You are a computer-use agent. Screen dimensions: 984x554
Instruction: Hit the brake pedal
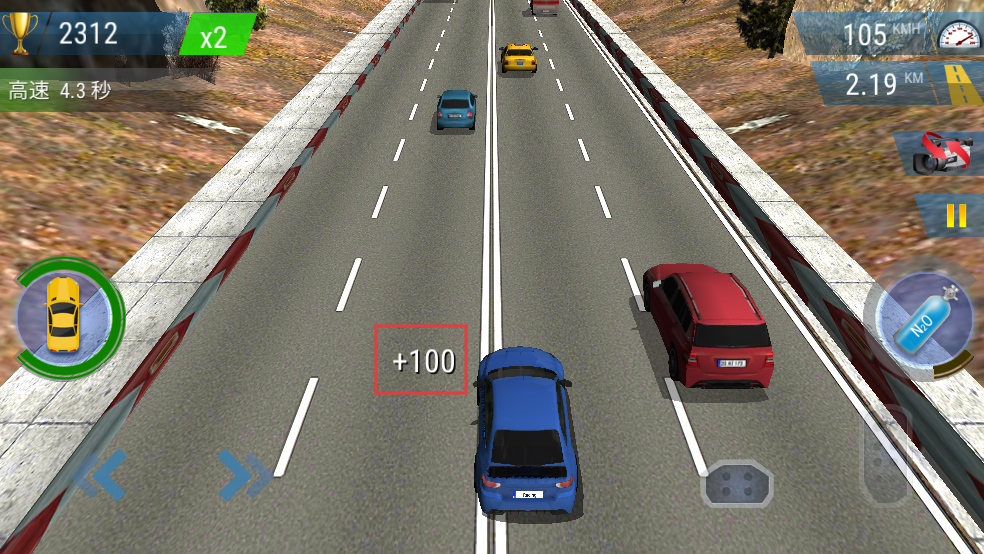click(x=739, y=485)
